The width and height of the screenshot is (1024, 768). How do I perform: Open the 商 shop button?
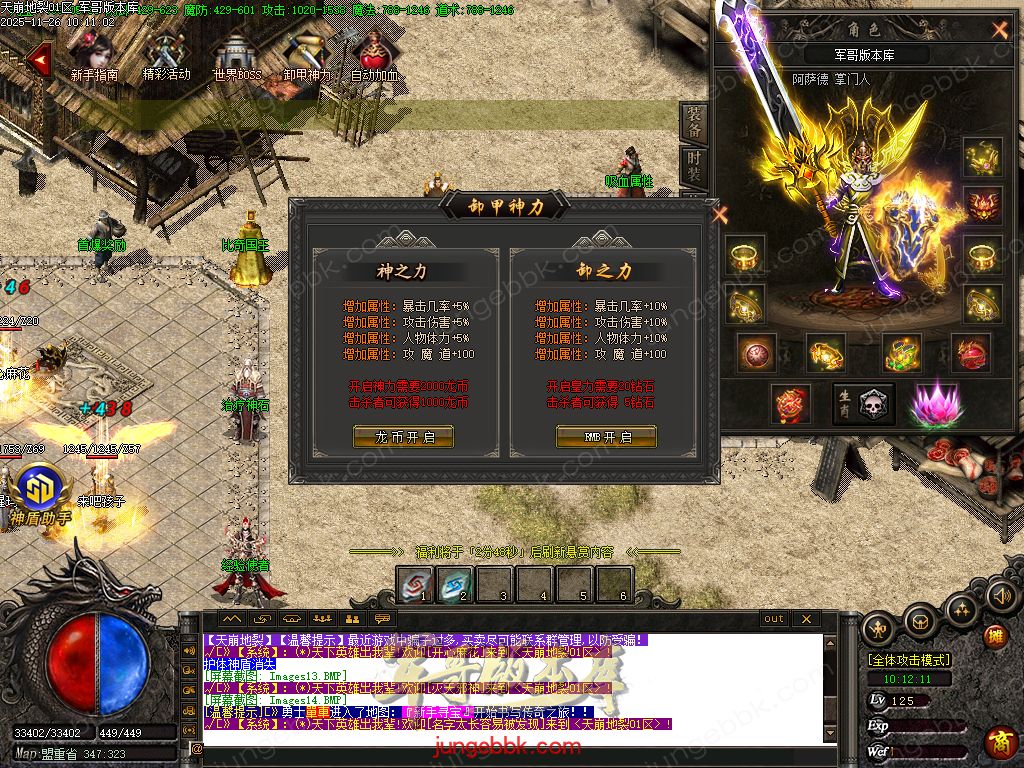click(999, 742)
